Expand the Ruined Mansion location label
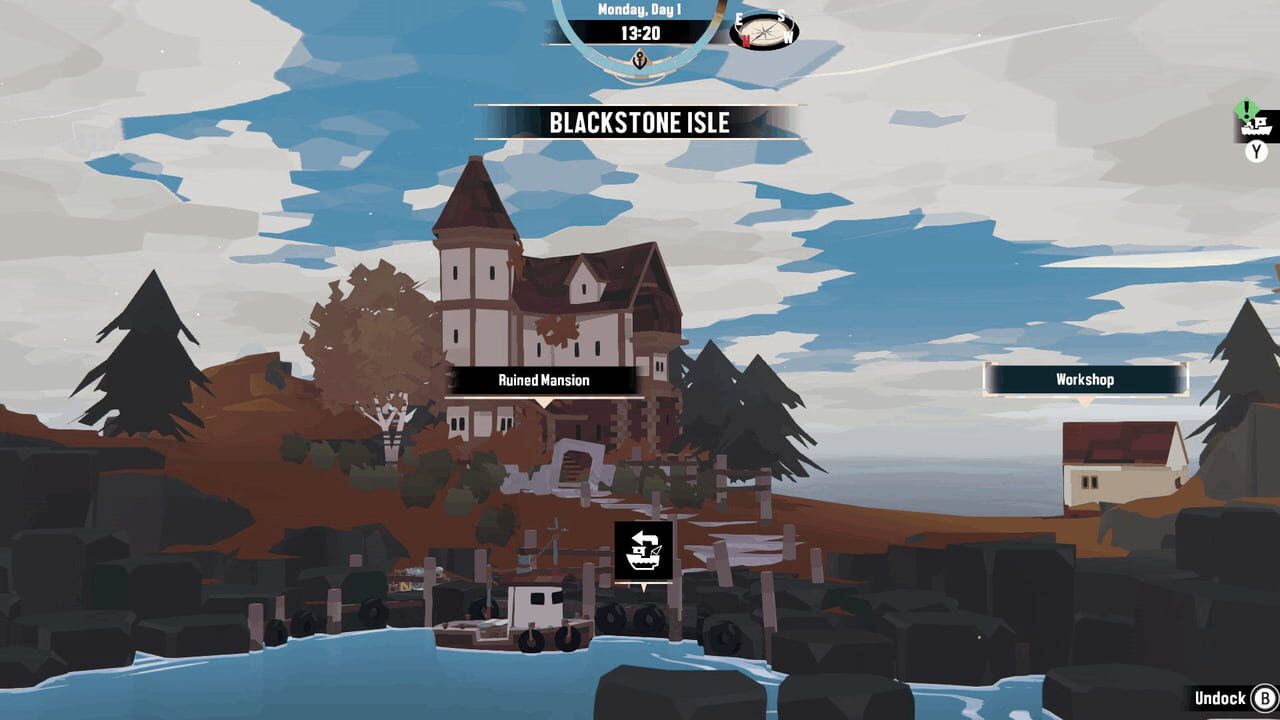Viewport: 1280px width, 720px height. (x=543, y=380)
